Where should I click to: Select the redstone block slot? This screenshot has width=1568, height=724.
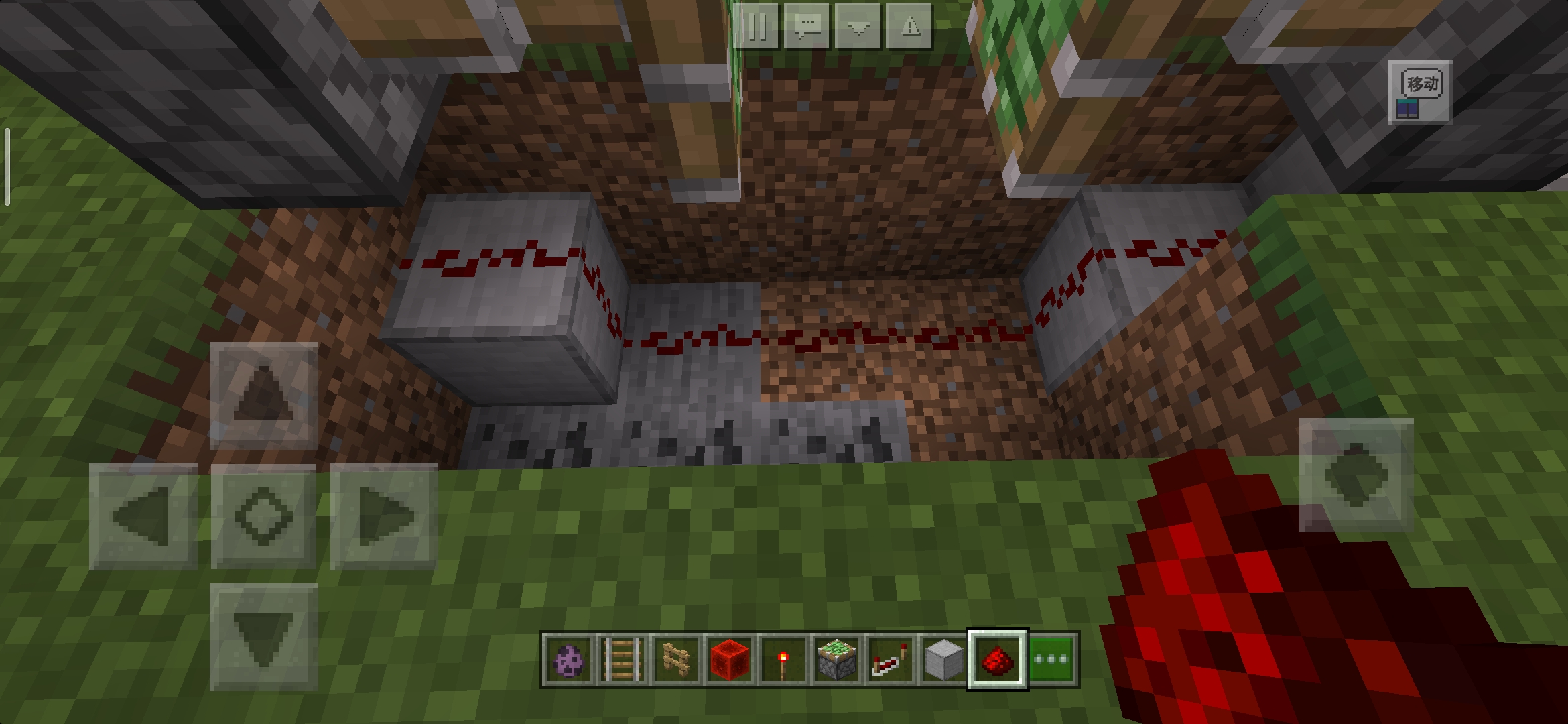(729, 660)
